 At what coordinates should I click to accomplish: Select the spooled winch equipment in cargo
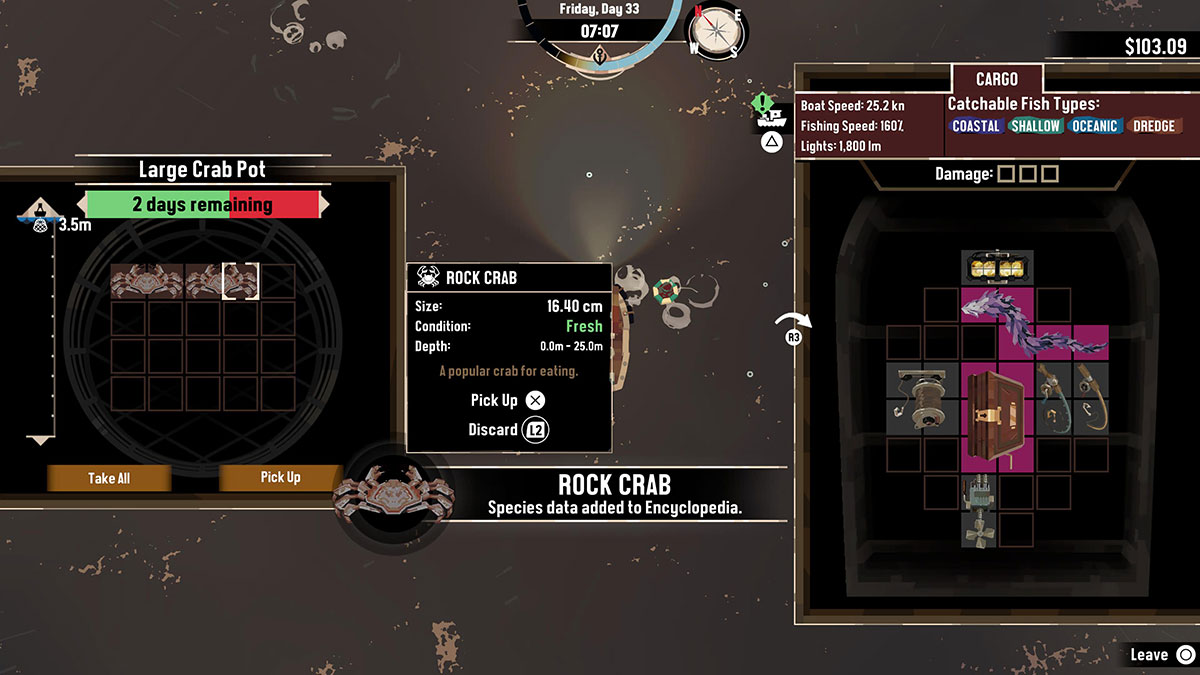[x=922, y=398]
